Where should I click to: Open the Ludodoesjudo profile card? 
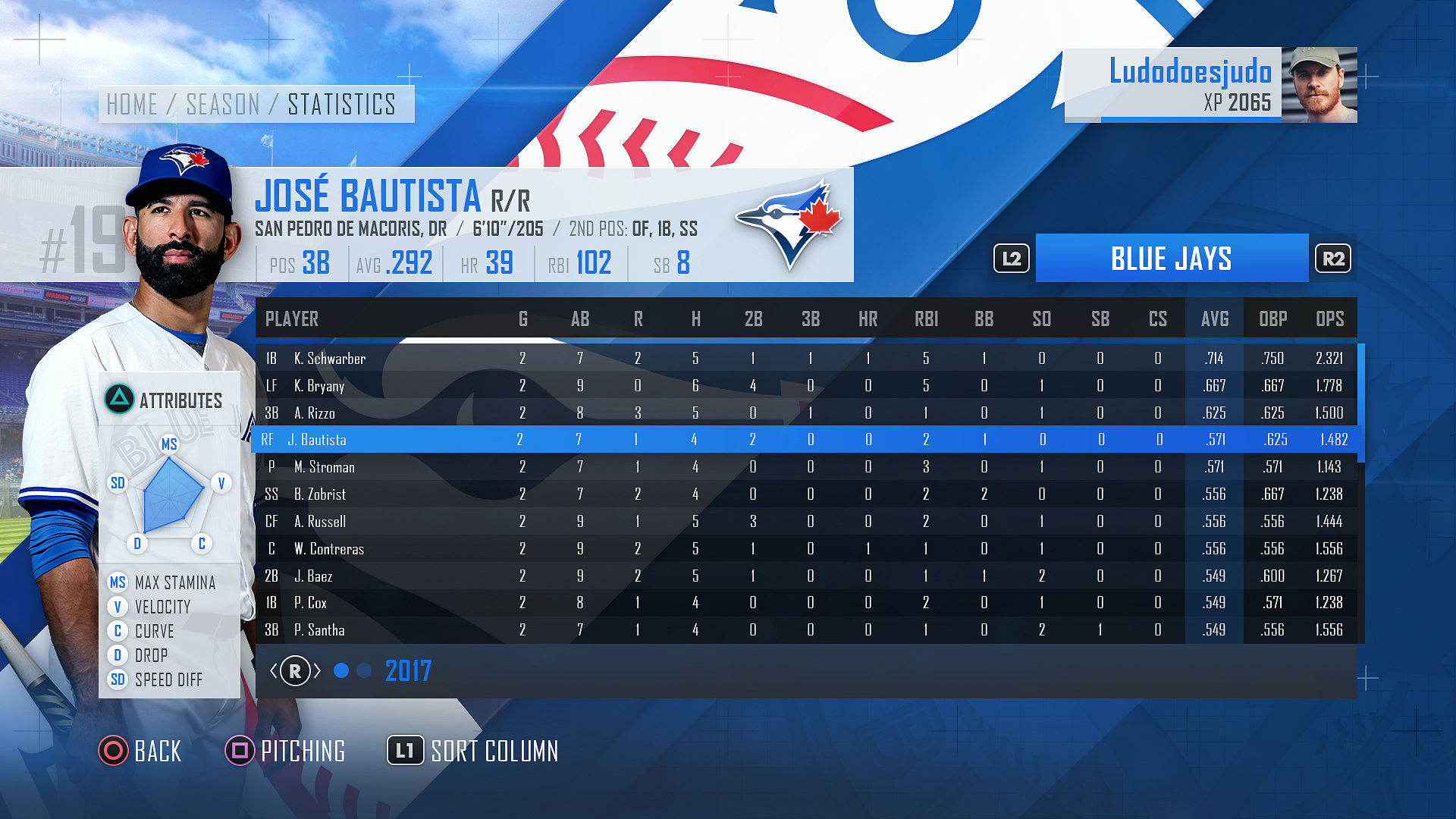pyautogui.click(x=1210, y=85)
